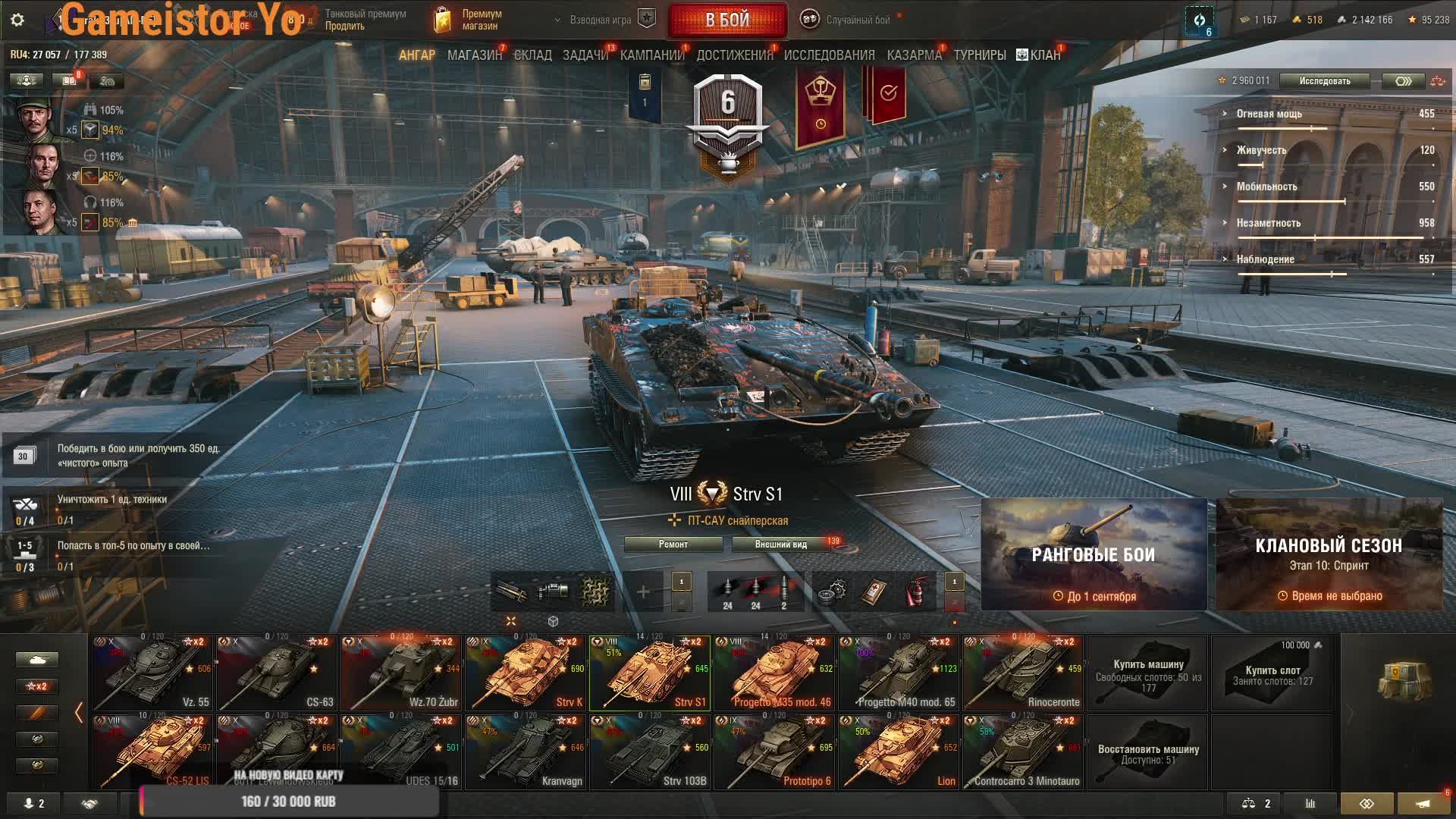Click Купить машину slot
The width and height of the screenshot is (1456, 819).
[x=1147, y=673]
